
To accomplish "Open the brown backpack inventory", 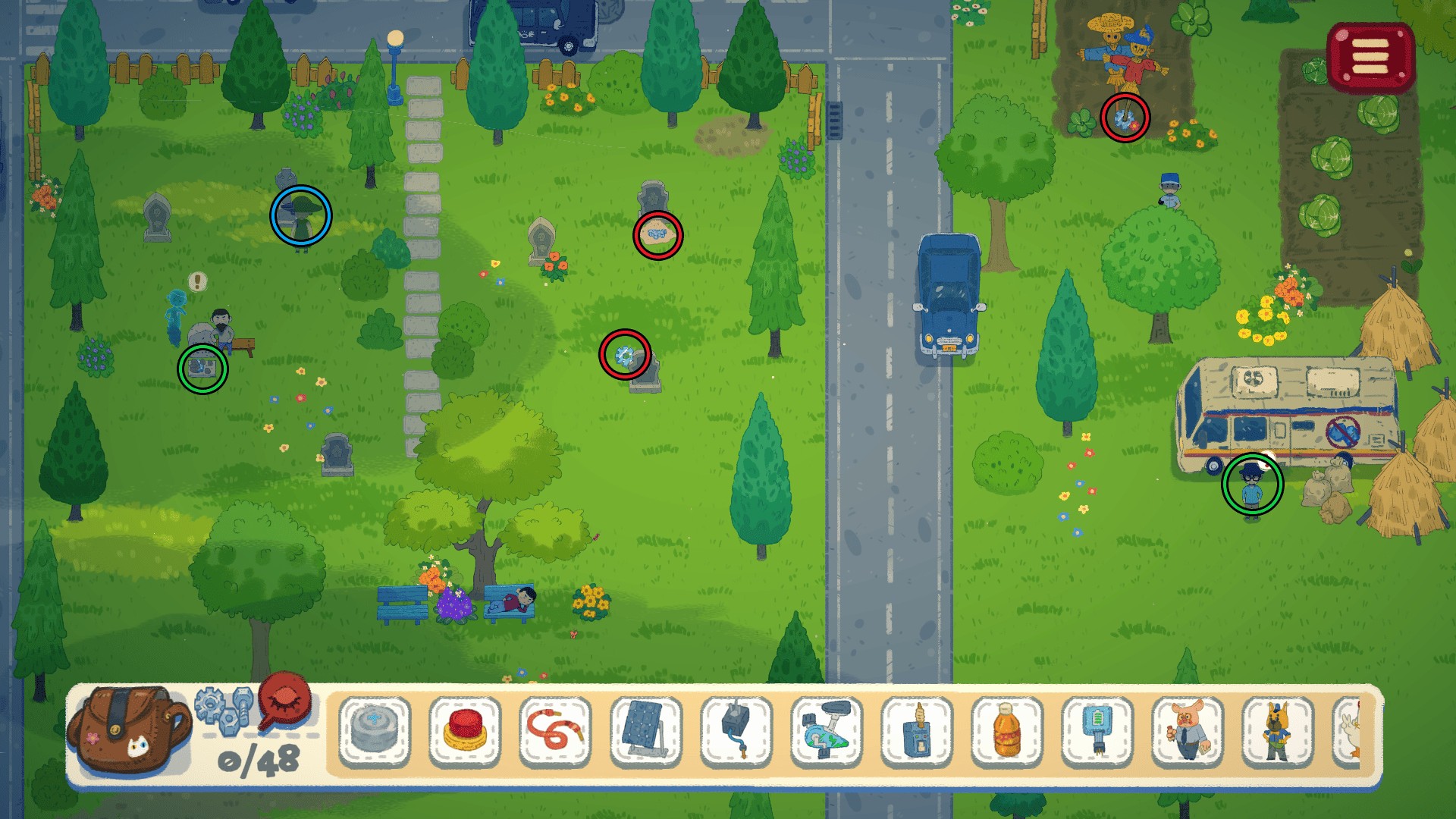I will click(127, 730).
